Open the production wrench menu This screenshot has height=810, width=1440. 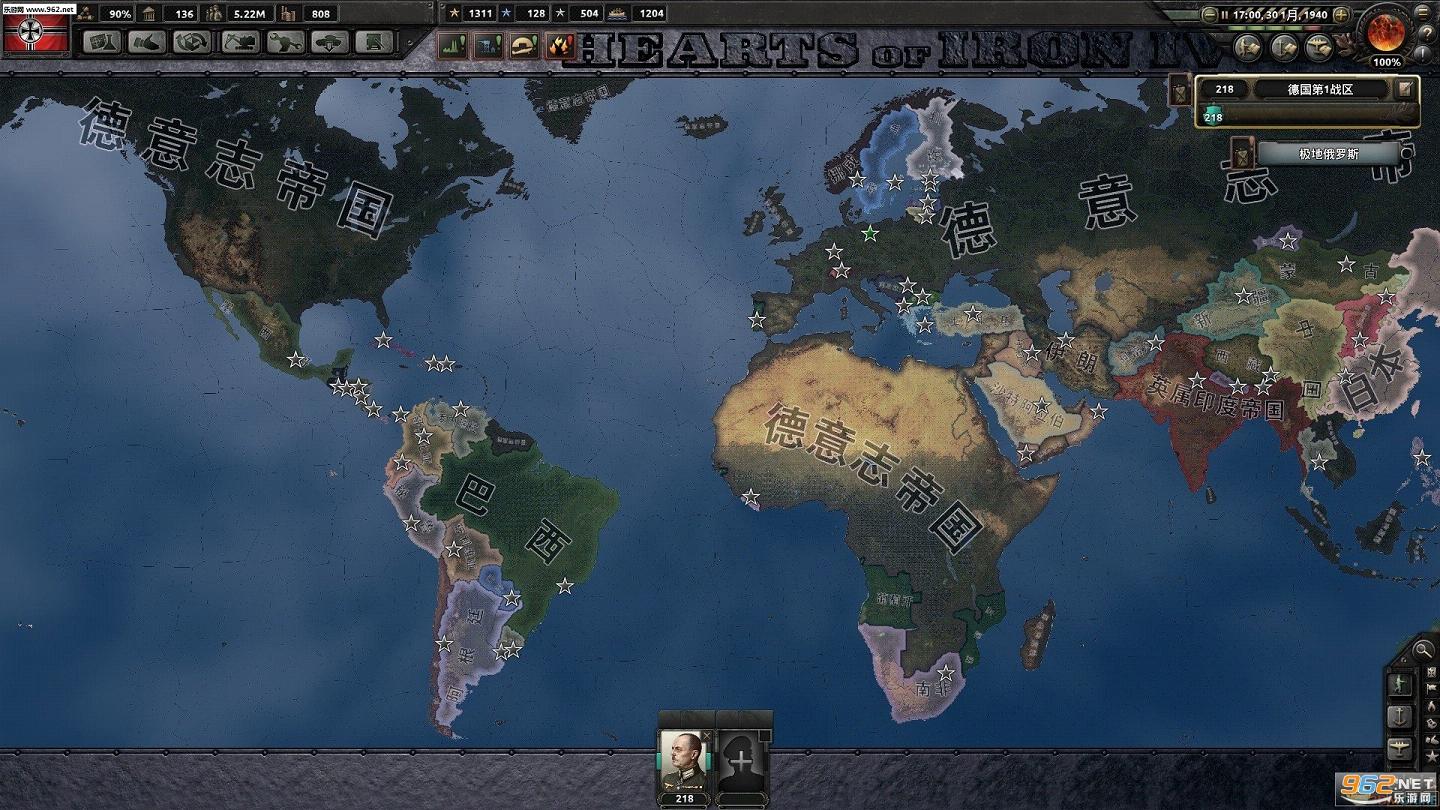click(285, 42)
